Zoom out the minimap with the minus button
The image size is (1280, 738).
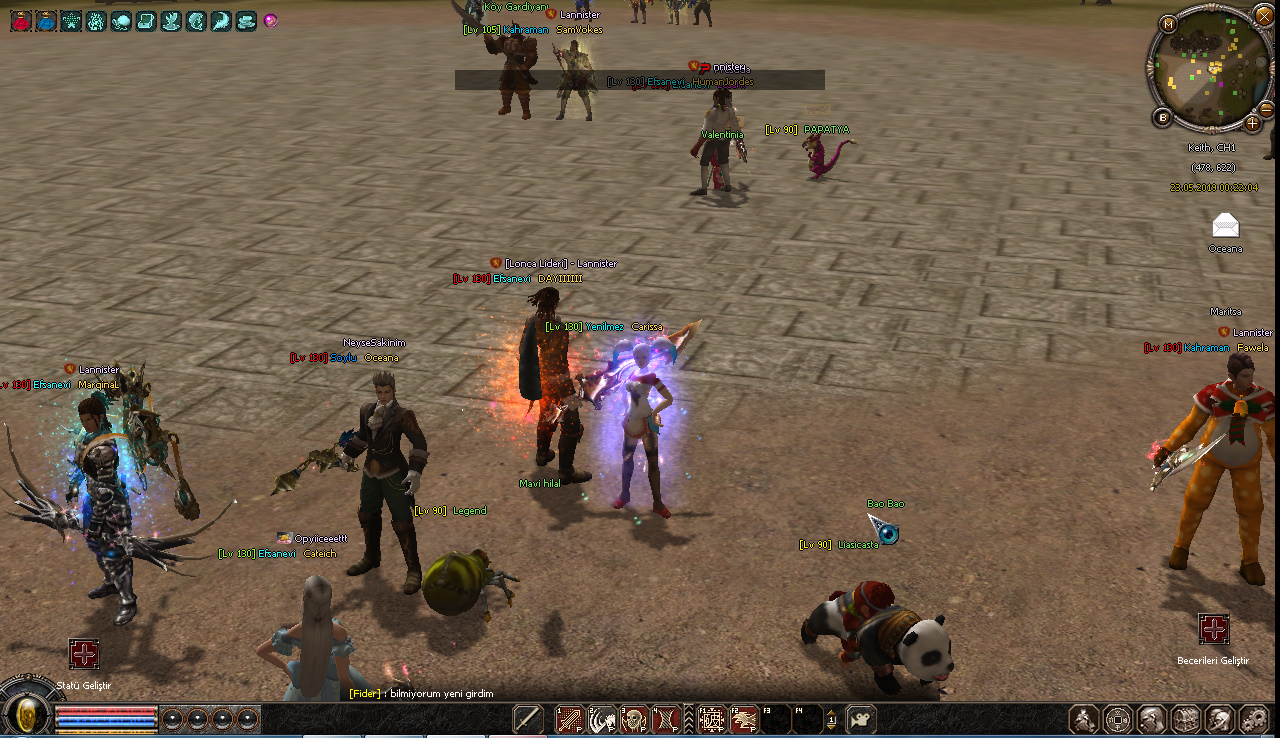(x=1266, y=109)
